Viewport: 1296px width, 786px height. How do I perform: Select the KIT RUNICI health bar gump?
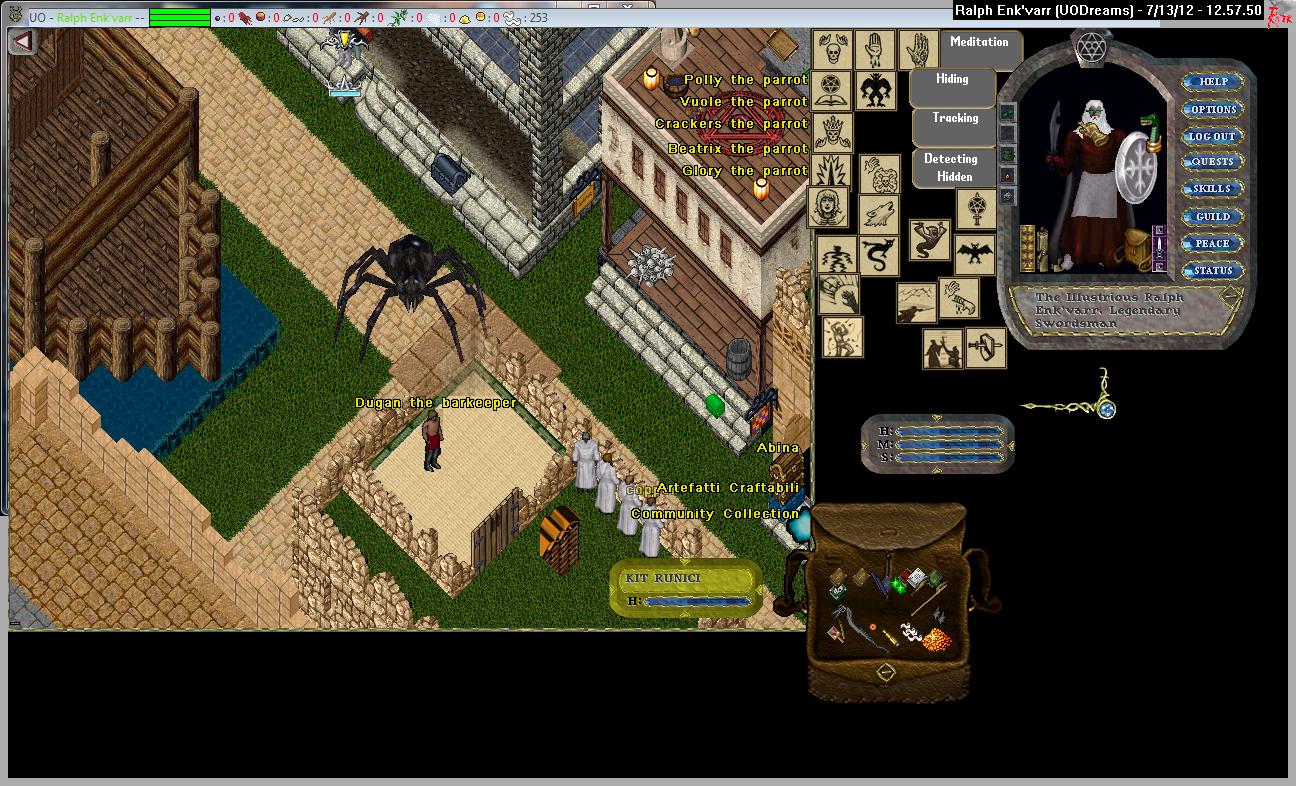[686, 588]
